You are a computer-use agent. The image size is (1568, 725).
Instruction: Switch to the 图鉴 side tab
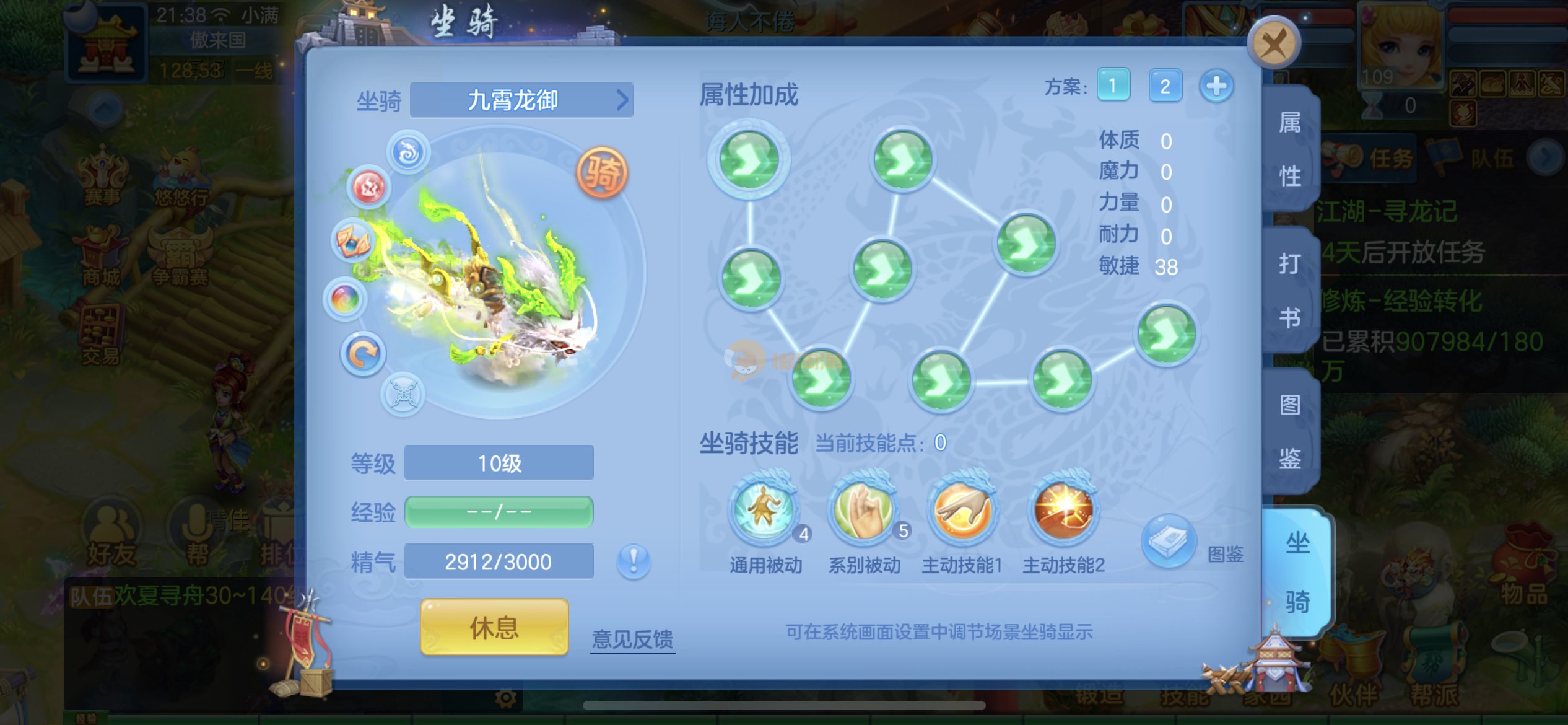point(1290,431)
